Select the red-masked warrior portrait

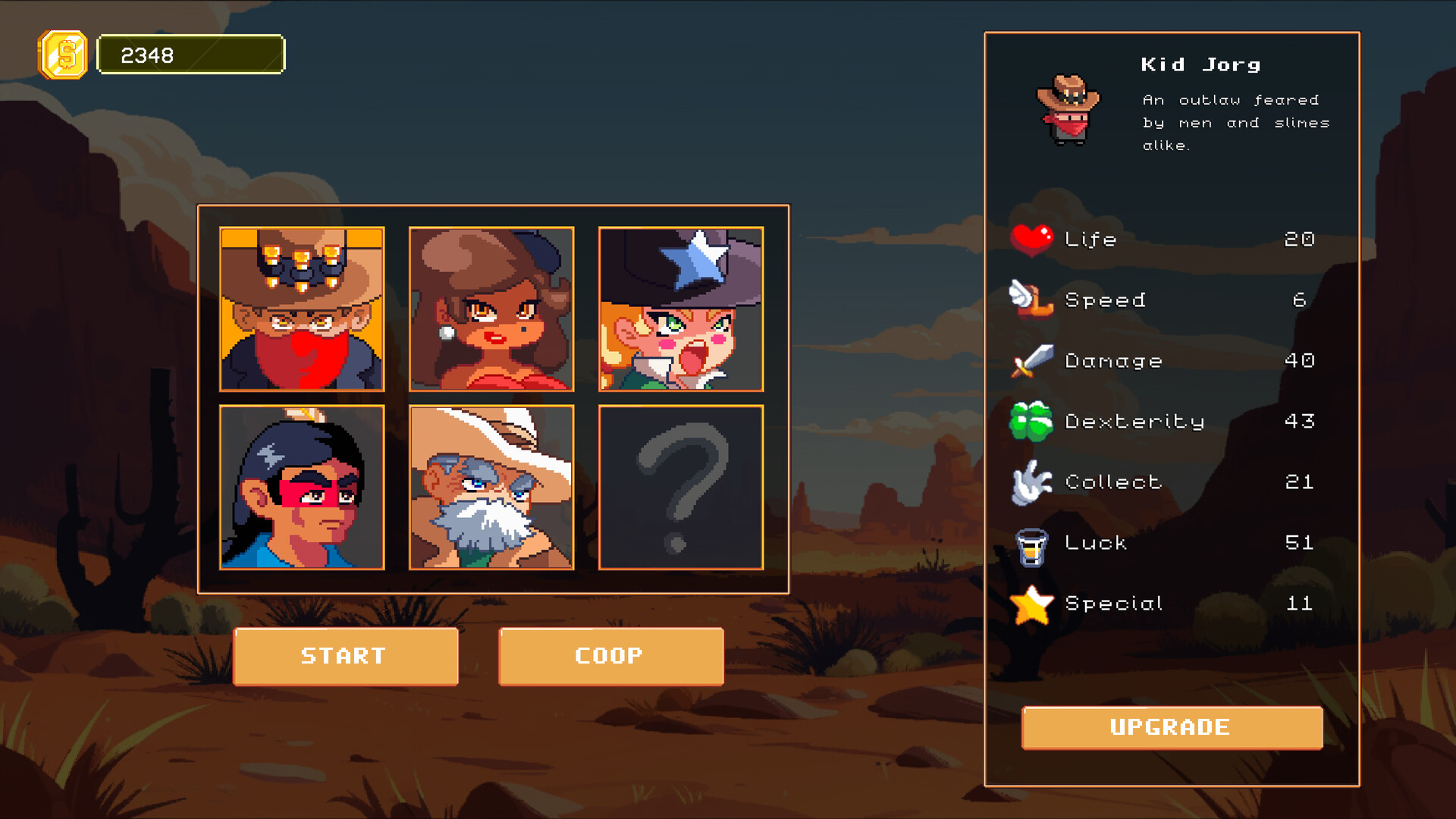(301, 488)
